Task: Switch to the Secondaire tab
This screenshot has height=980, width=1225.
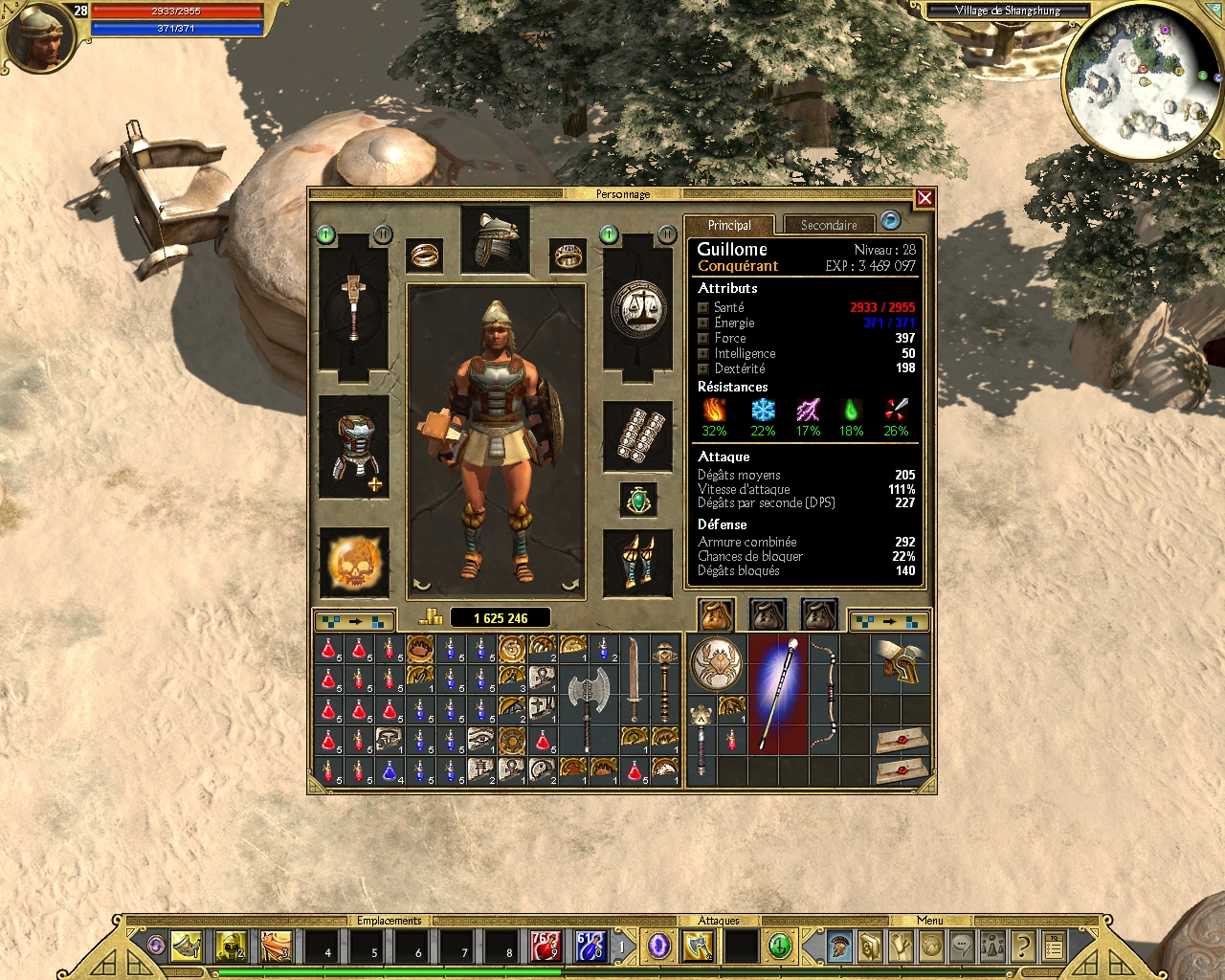Action: (x=831, y=225)
